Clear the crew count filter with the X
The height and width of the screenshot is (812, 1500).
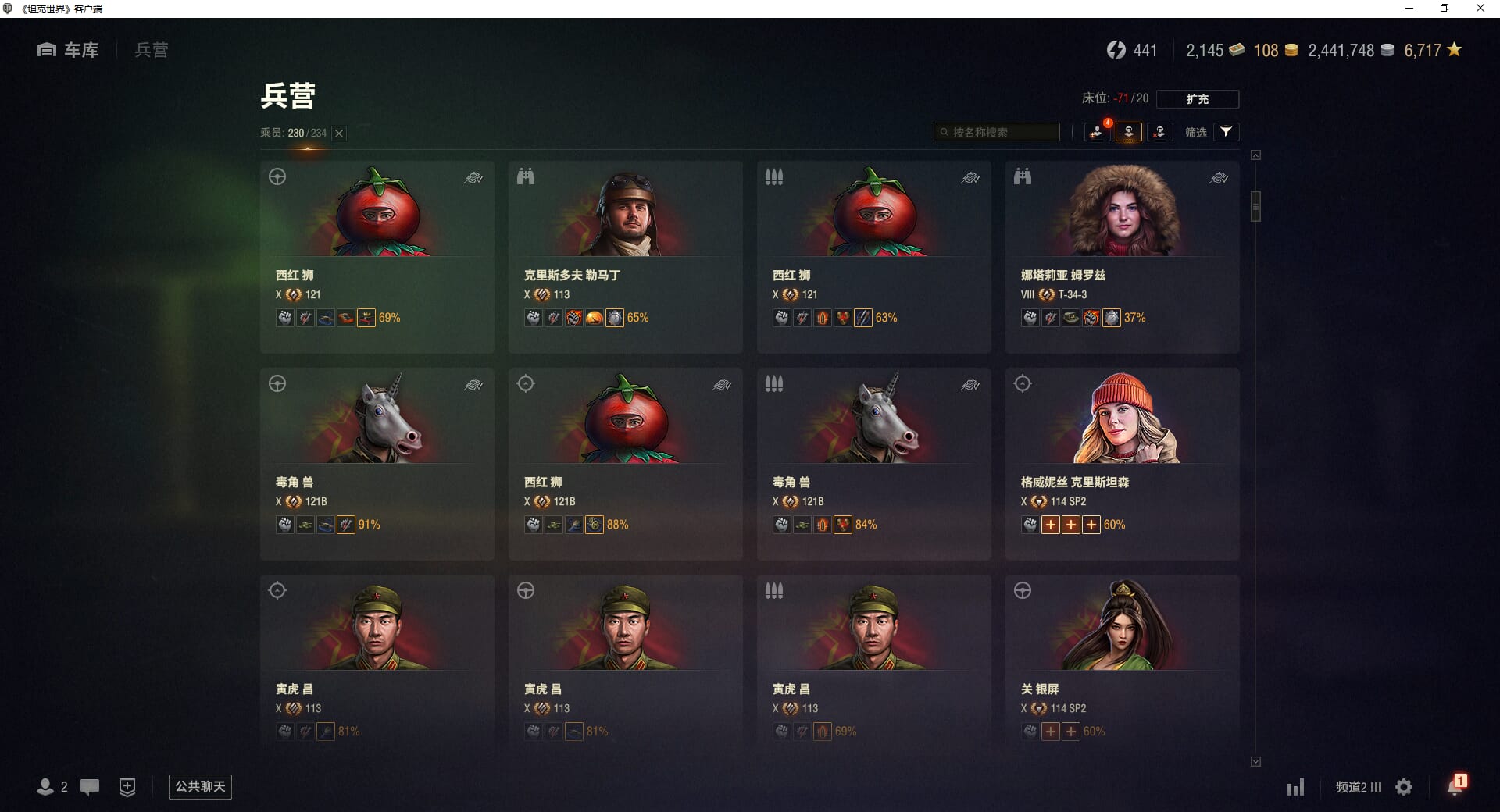pyautogui.click(x=339, y=134)
